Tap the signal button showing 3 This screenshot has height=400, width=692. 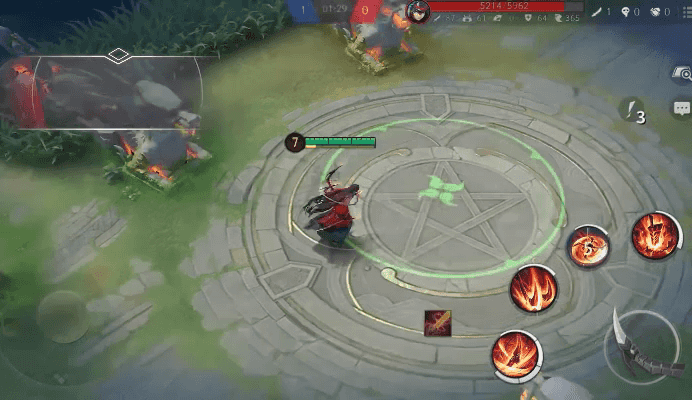(632, 110)
